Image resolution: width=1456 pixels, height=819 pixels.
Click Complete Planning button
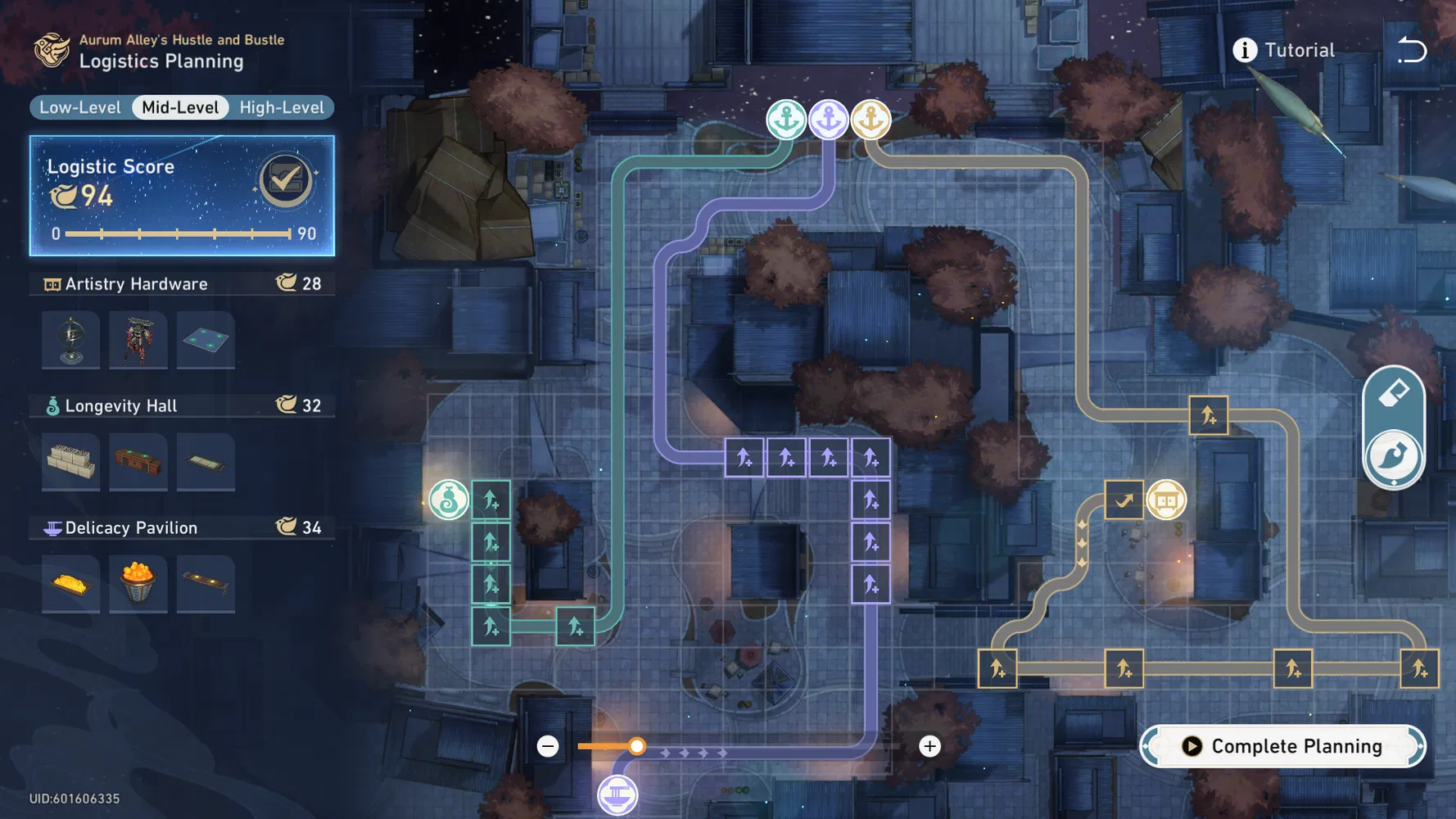tap(1282, 746)
